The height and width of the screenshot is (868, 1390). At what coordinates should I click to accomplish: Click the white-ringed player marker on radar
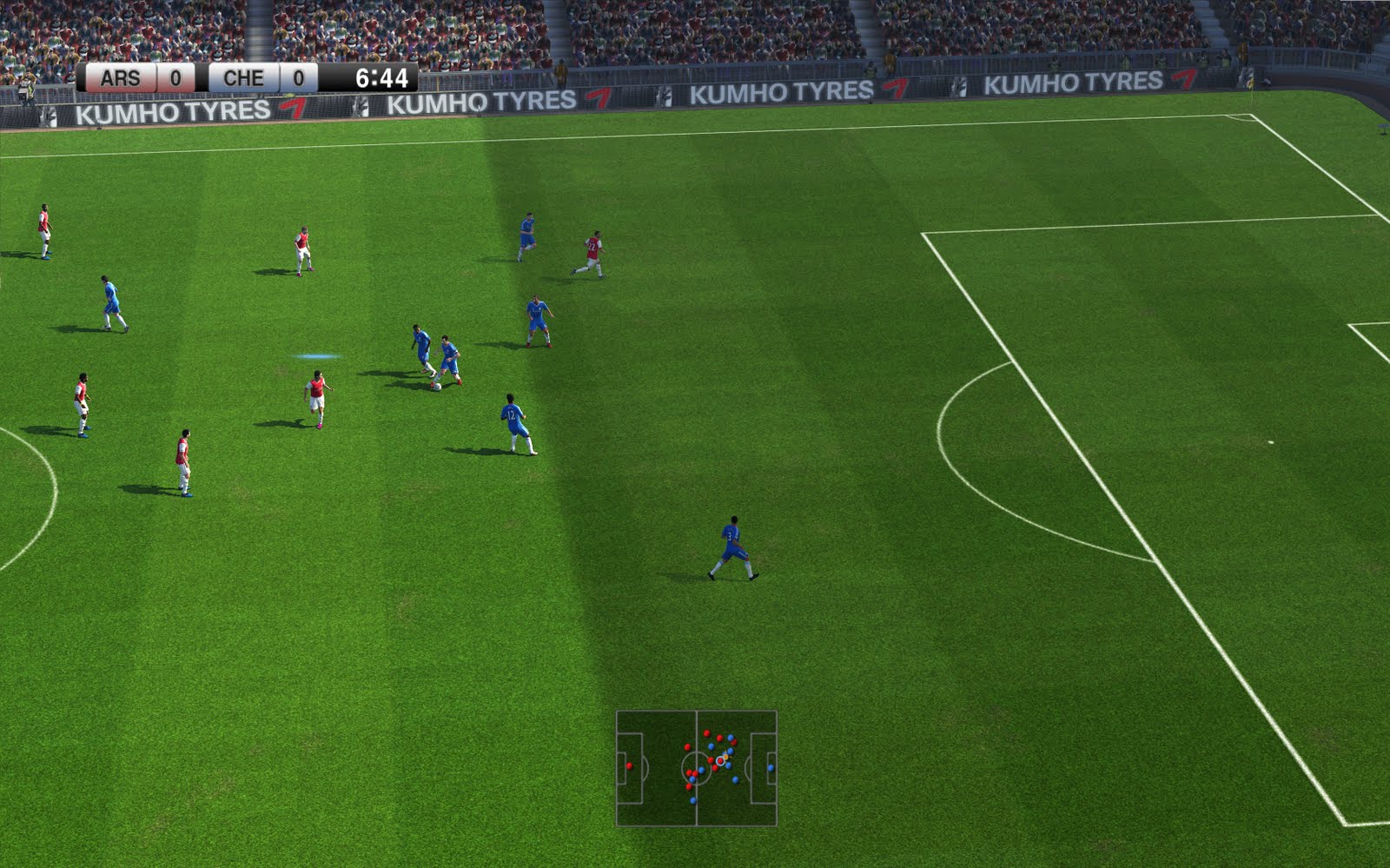pos(720,762)
